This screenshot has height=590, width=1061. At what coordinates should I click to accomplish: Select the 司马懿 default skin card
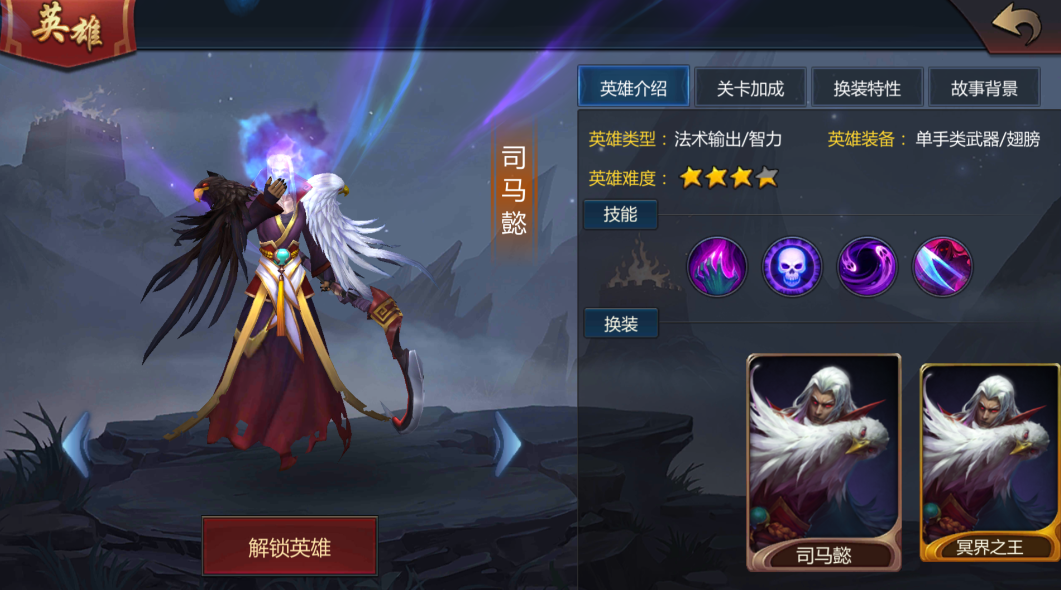point(824,462)
